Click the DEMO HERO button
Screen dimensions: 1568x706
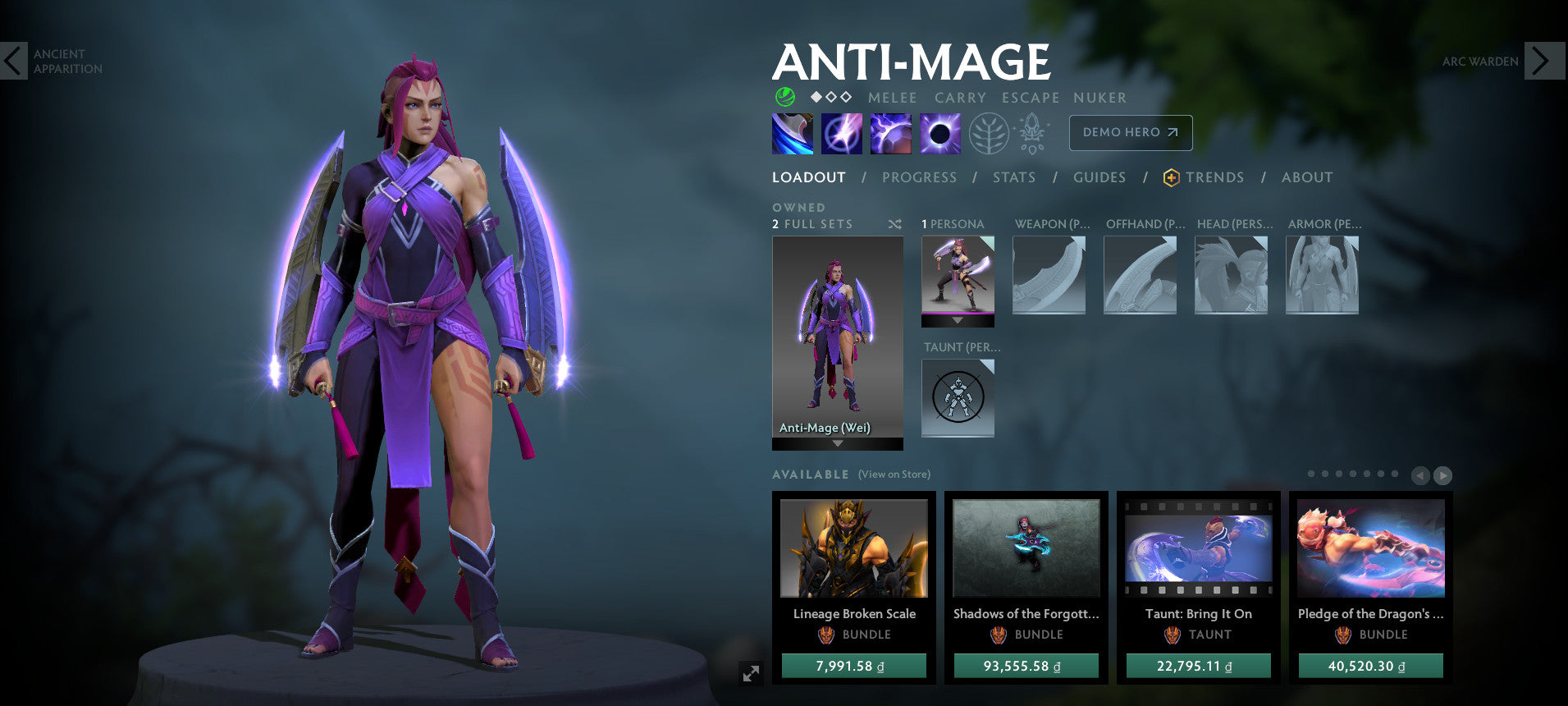coord(1131,132)
